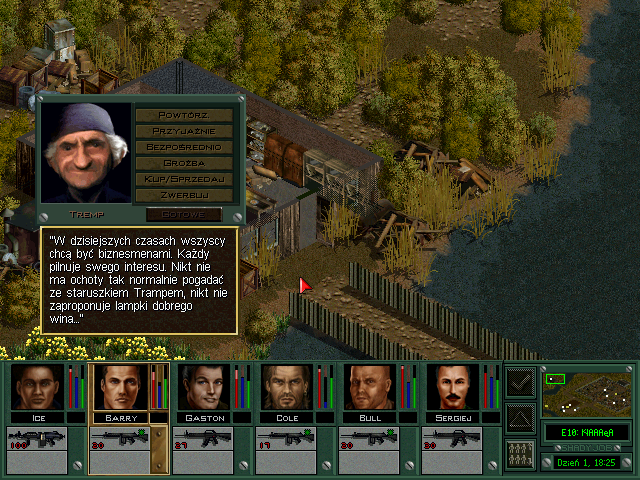640x480 pixels.
Task: Click Sergiej's rifle weapon slot
Action: tap(451, 440)
